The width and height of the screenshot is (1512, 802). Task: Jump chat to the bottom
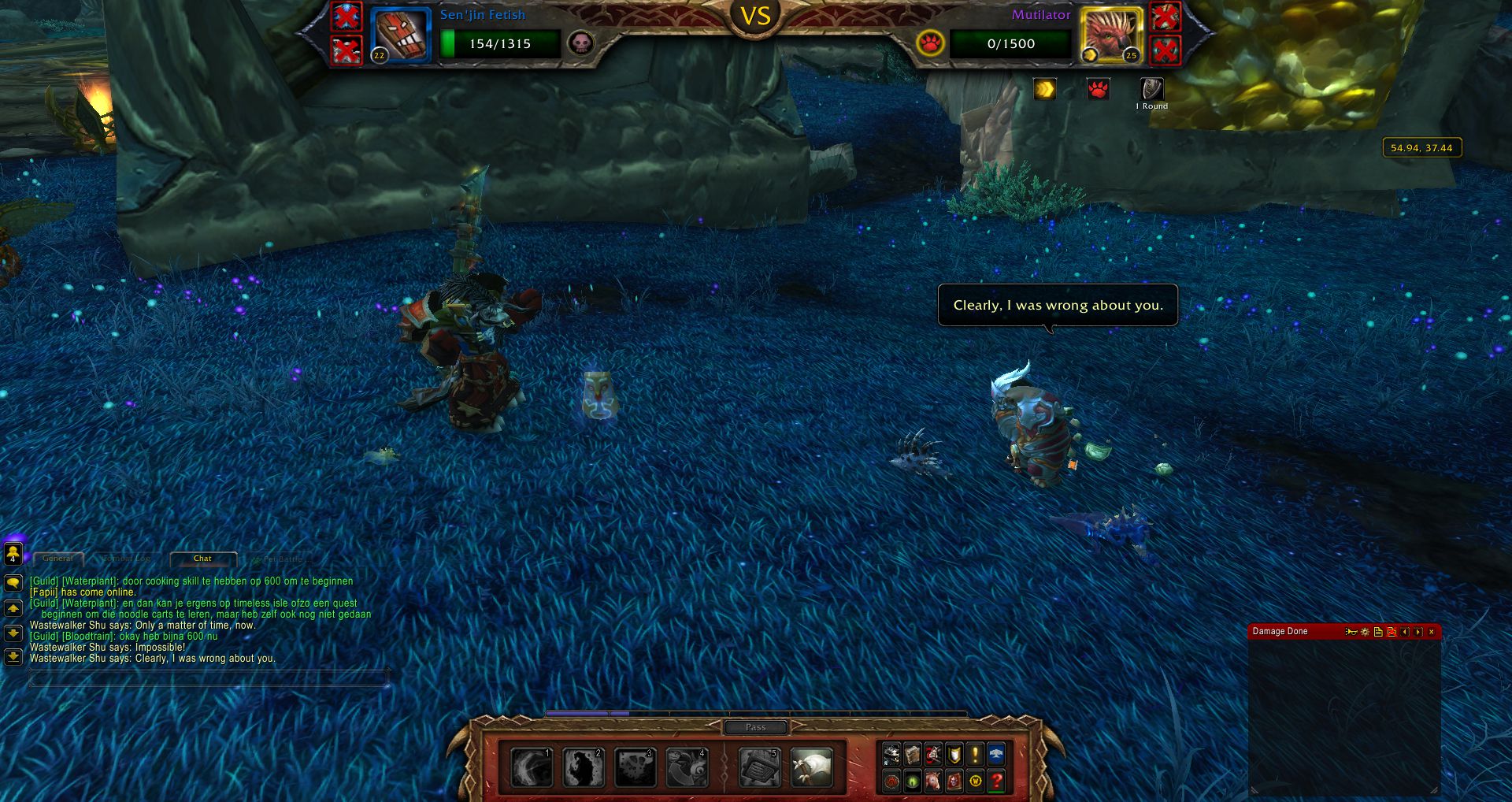[13, 656]
